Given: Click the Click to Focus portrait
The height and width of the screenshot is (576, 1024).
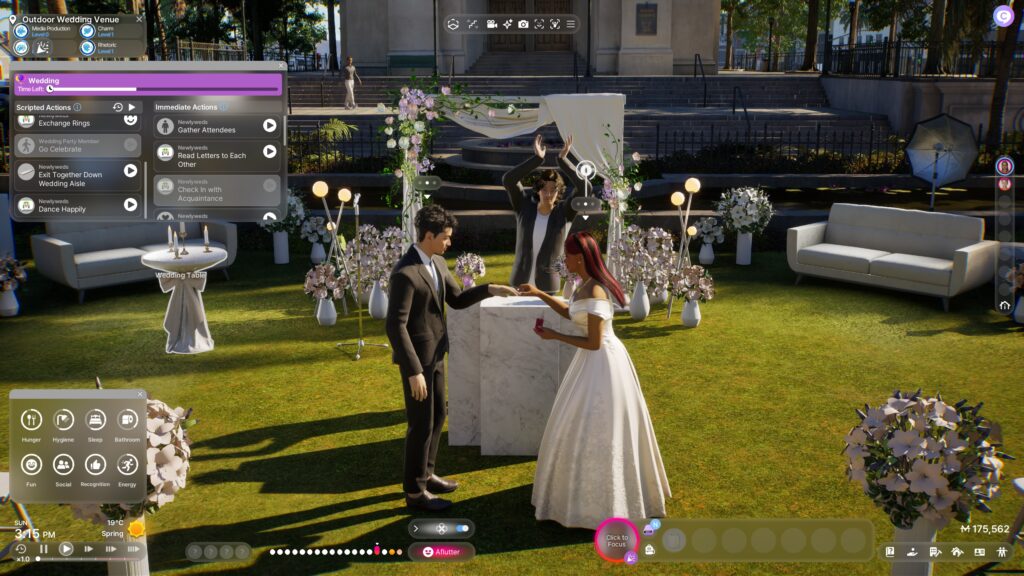Looking at the screenshot, I should pos(617,540).
